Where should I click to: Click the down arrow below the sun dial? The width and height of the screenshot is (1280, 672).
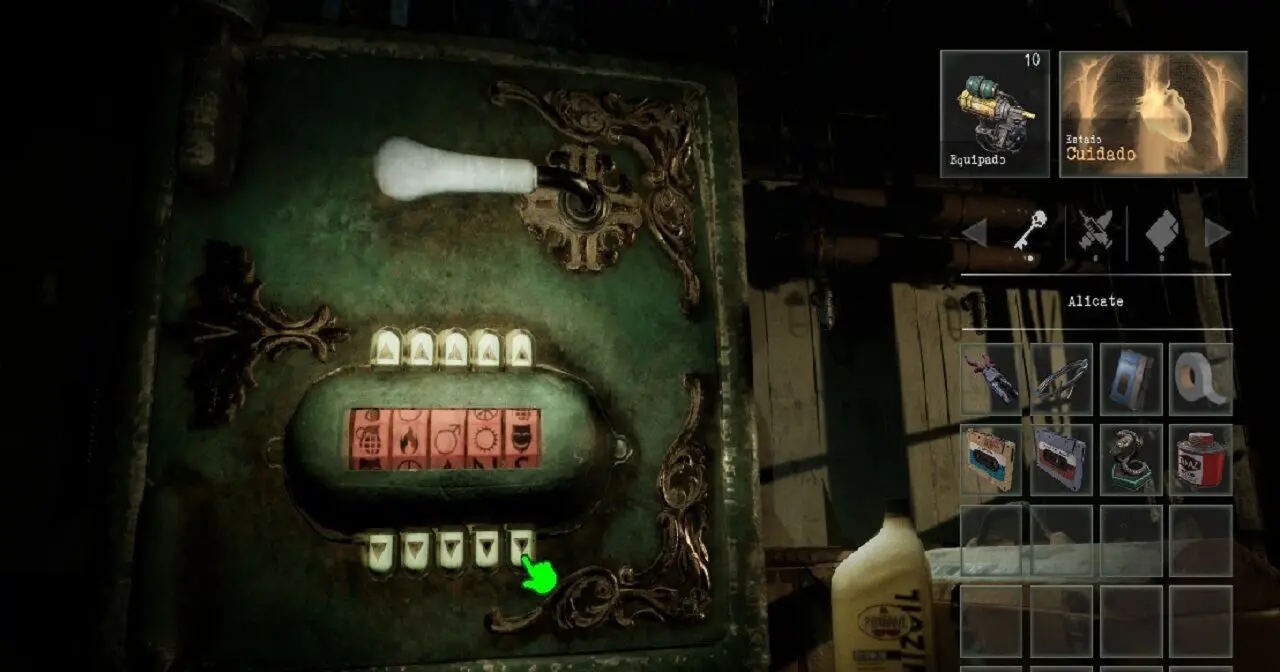(x=486, y=549)
